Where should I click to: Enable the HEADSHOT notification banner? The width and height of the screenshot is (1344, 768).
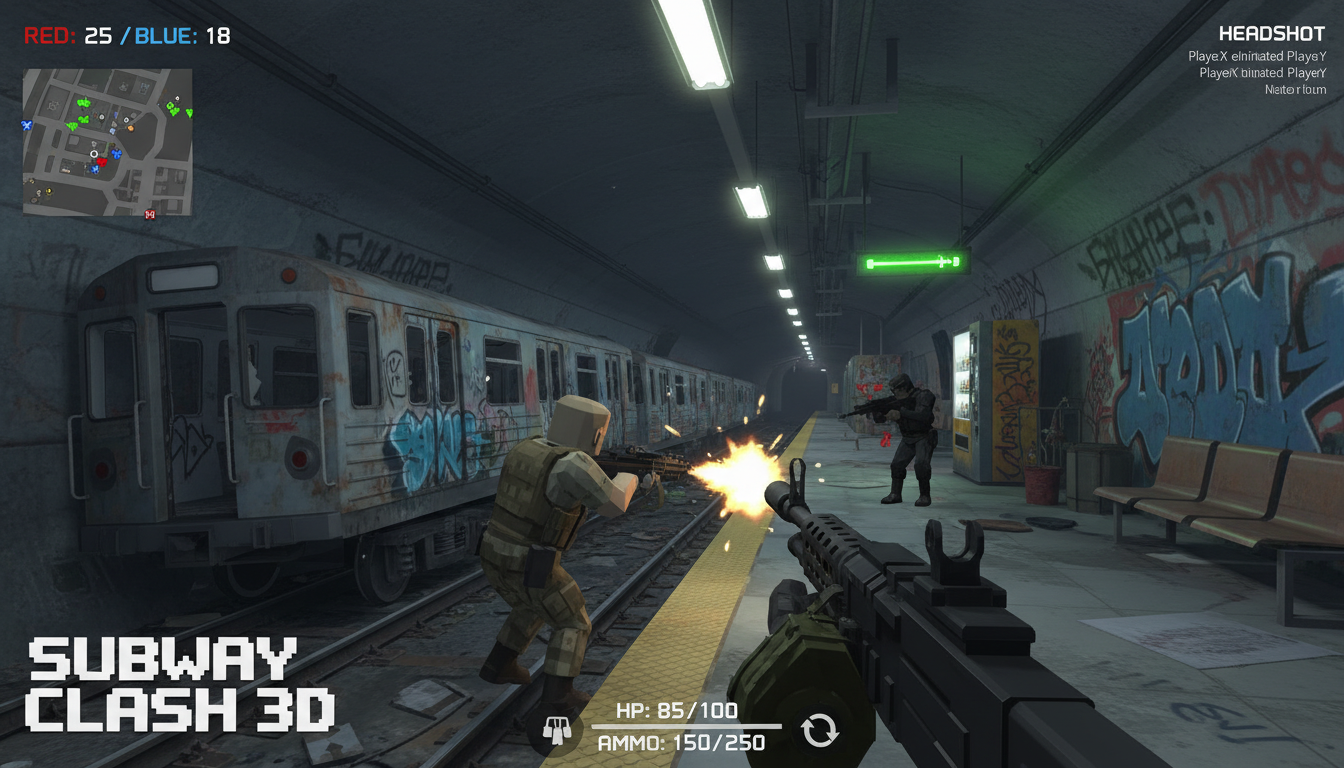[1272, 32]
